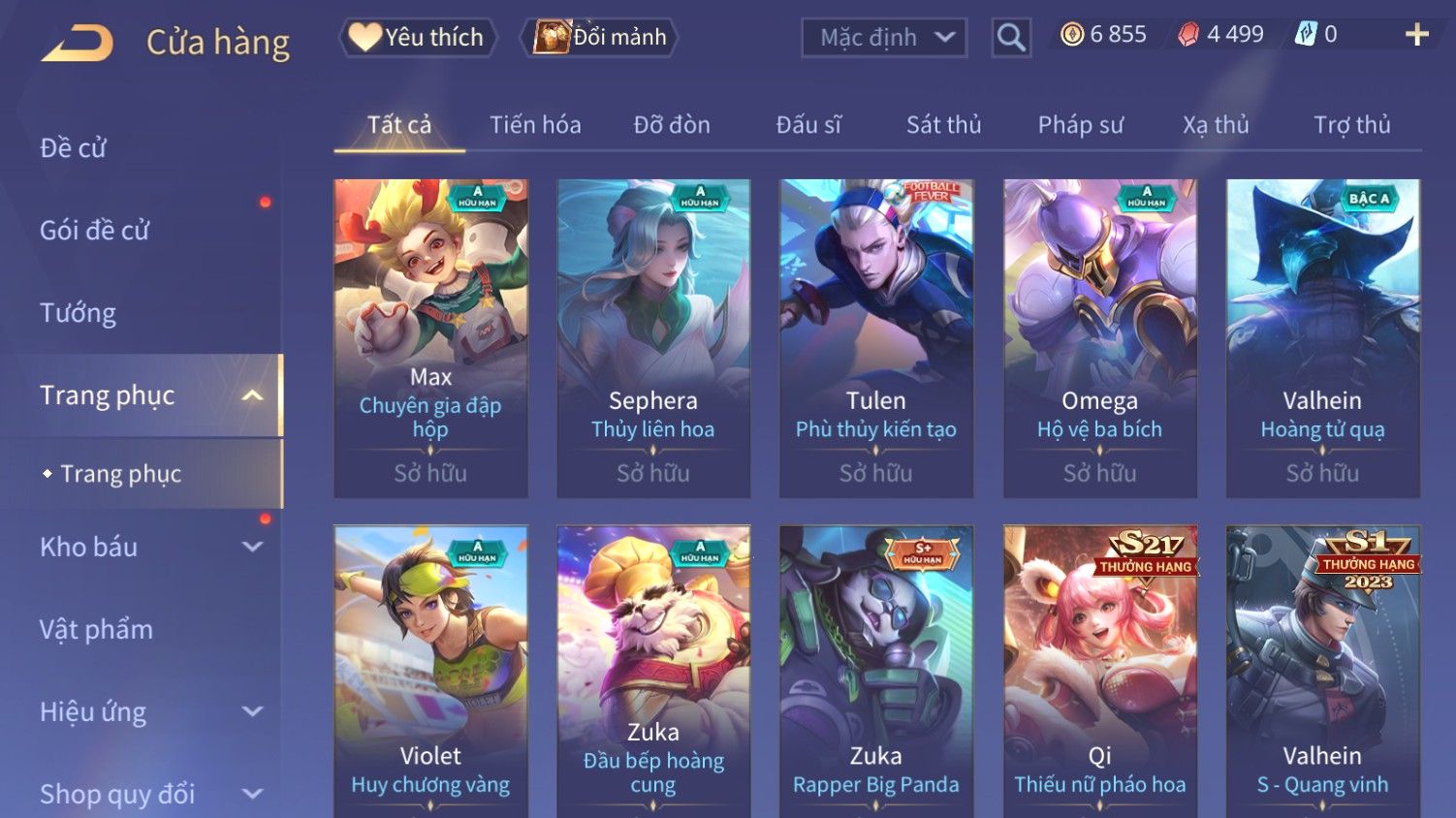Open the Đề cử menu entry
1456x818 pixels.
(x=74, y=148)
